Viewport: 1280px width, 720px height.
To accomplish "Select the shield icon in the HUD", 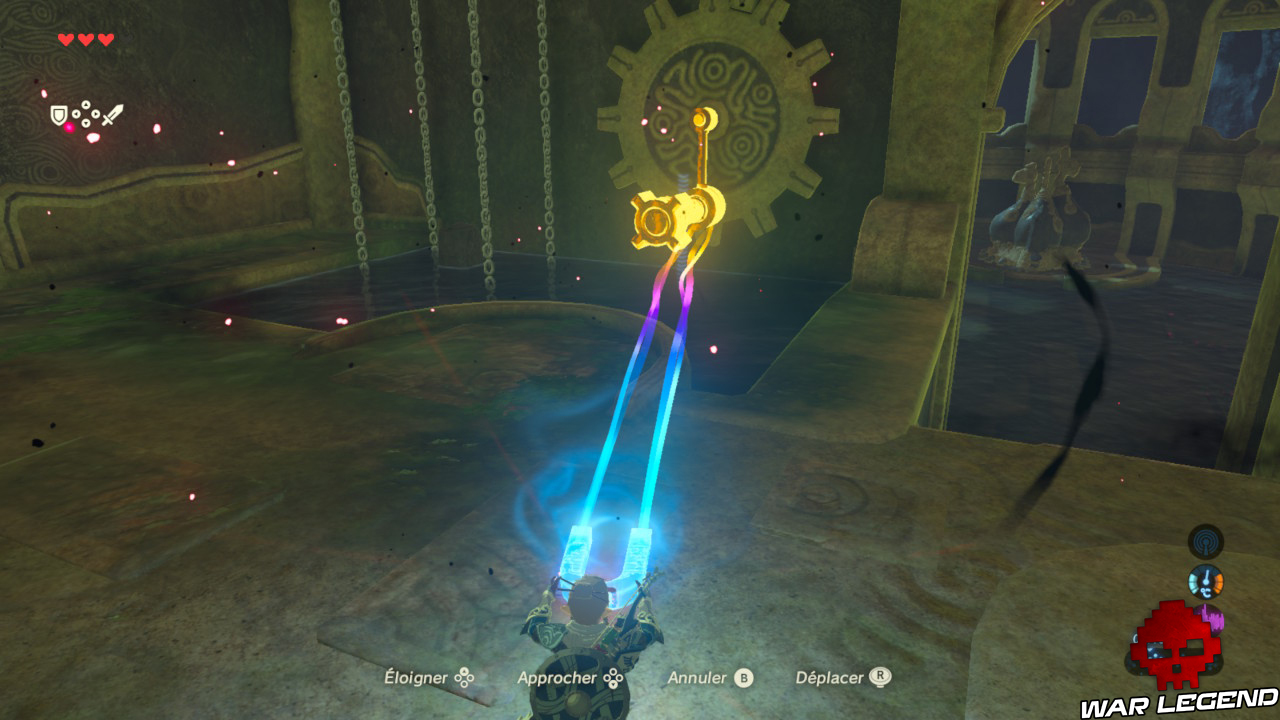I will (x=58, y=113).
